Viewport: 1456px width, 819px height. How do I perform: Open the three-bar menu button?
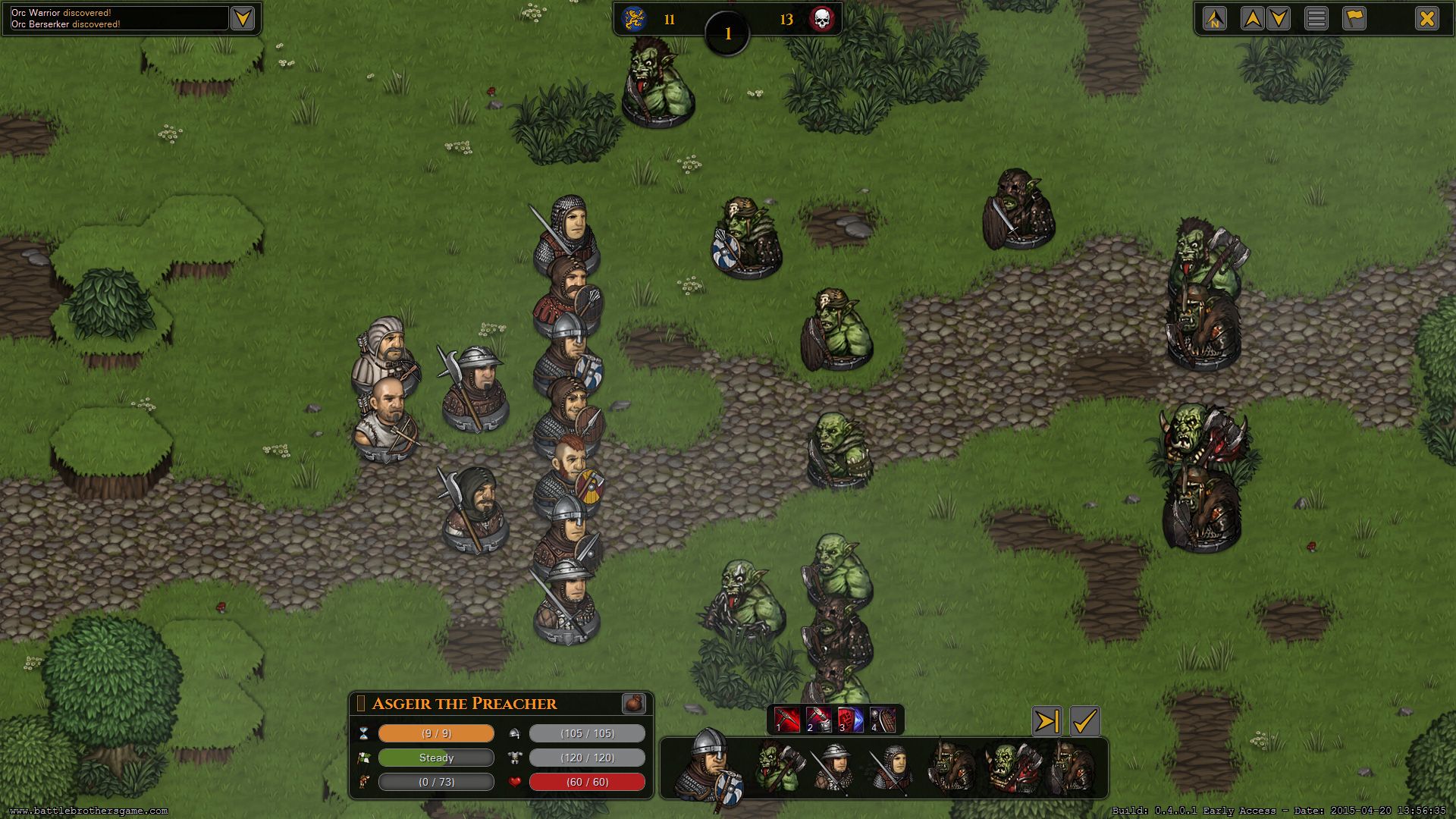point(1316,18)
